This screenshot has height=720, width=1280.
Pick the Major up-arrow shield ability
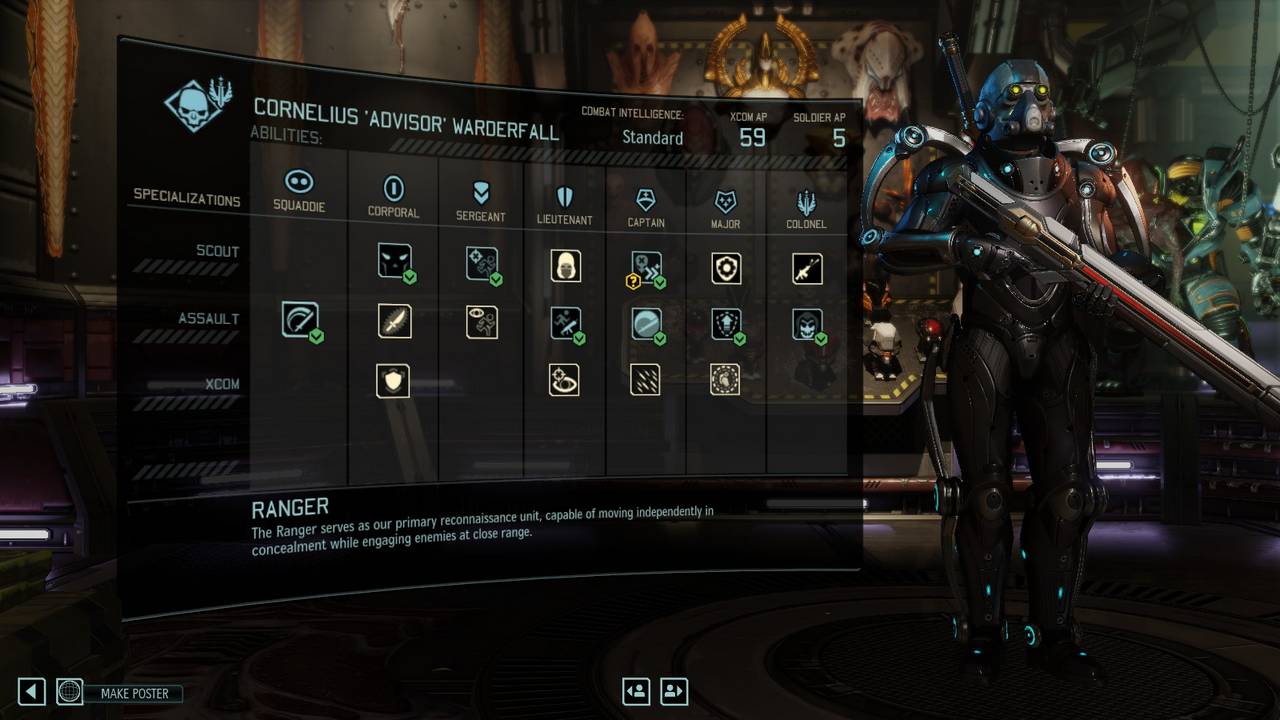pos(726,324)
